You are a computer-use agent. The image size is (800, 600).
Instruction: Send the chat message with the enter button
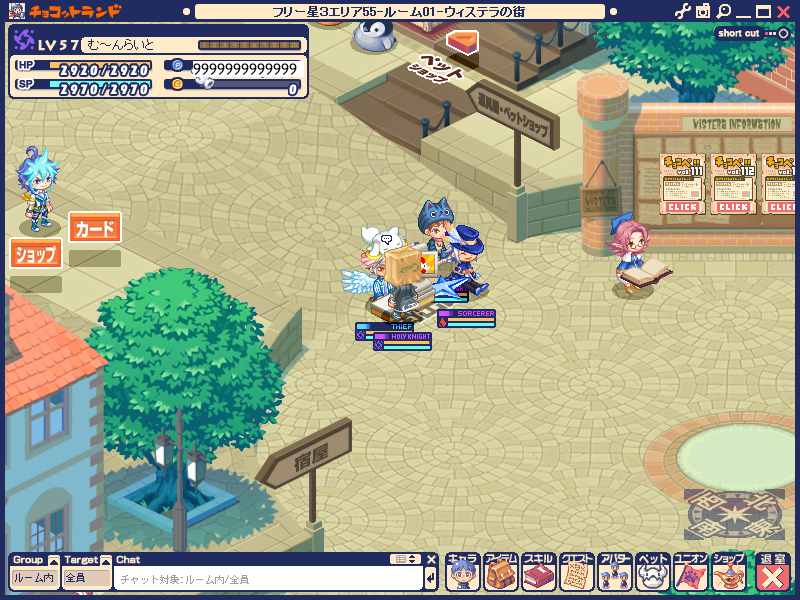(x=430, y=578)
